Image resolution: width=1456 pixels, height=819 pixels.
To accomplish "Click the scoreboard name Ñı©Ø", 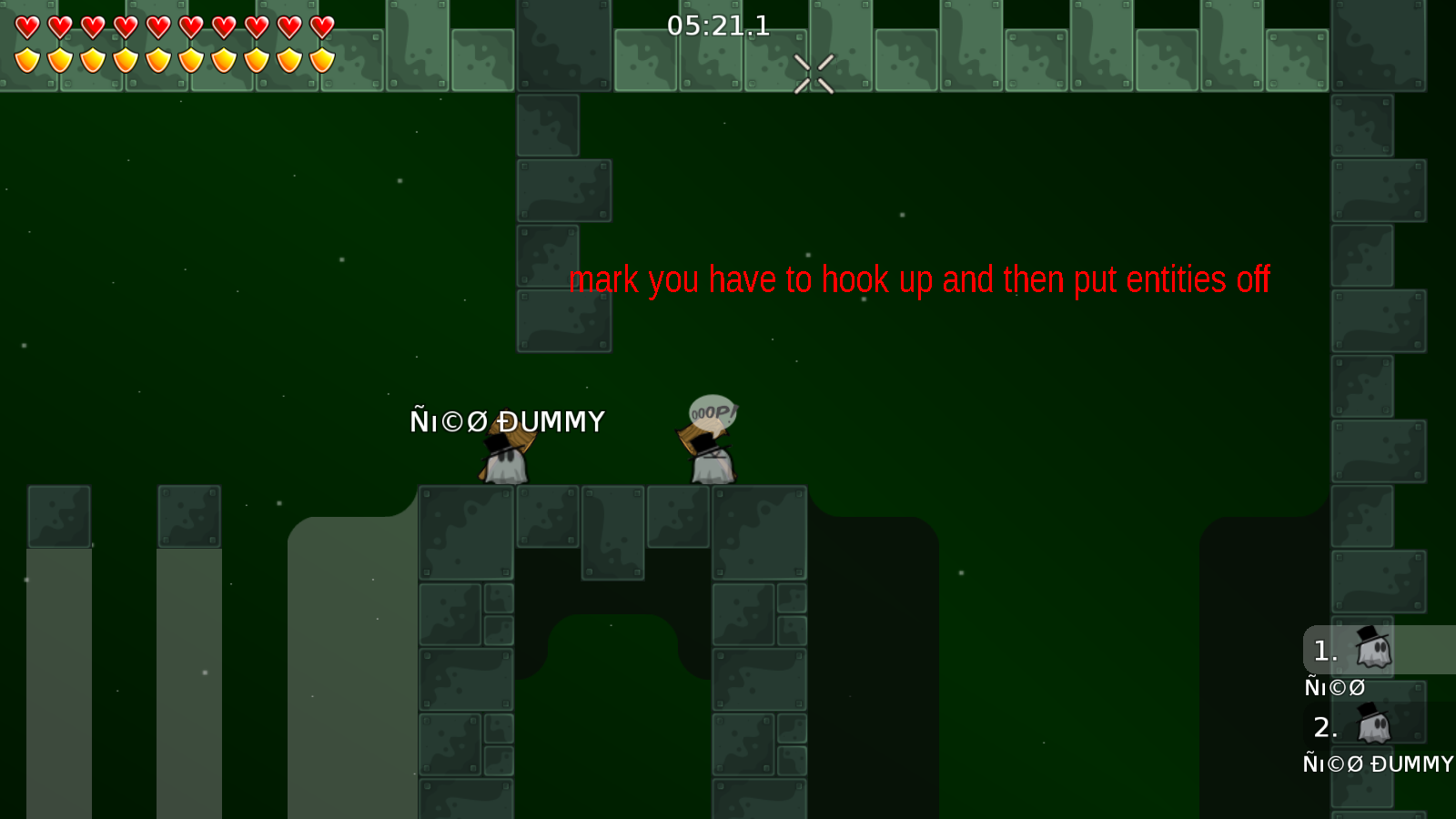I will click(1334, 689).
